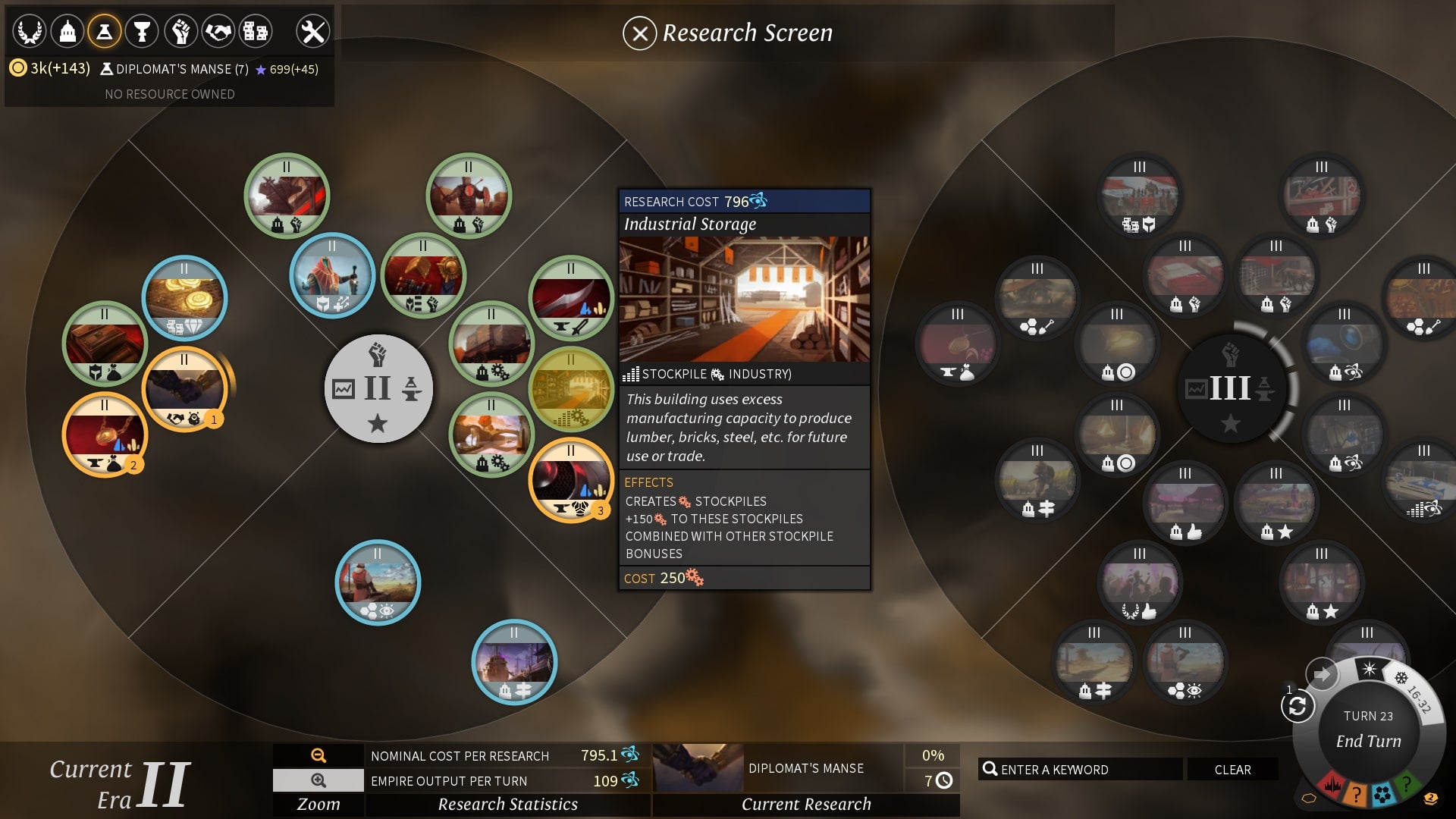Viewport: 1456px width, 819px height.
Task: Toggle the orange zoom-in magnifier view
Action: [x=318, y=755]
